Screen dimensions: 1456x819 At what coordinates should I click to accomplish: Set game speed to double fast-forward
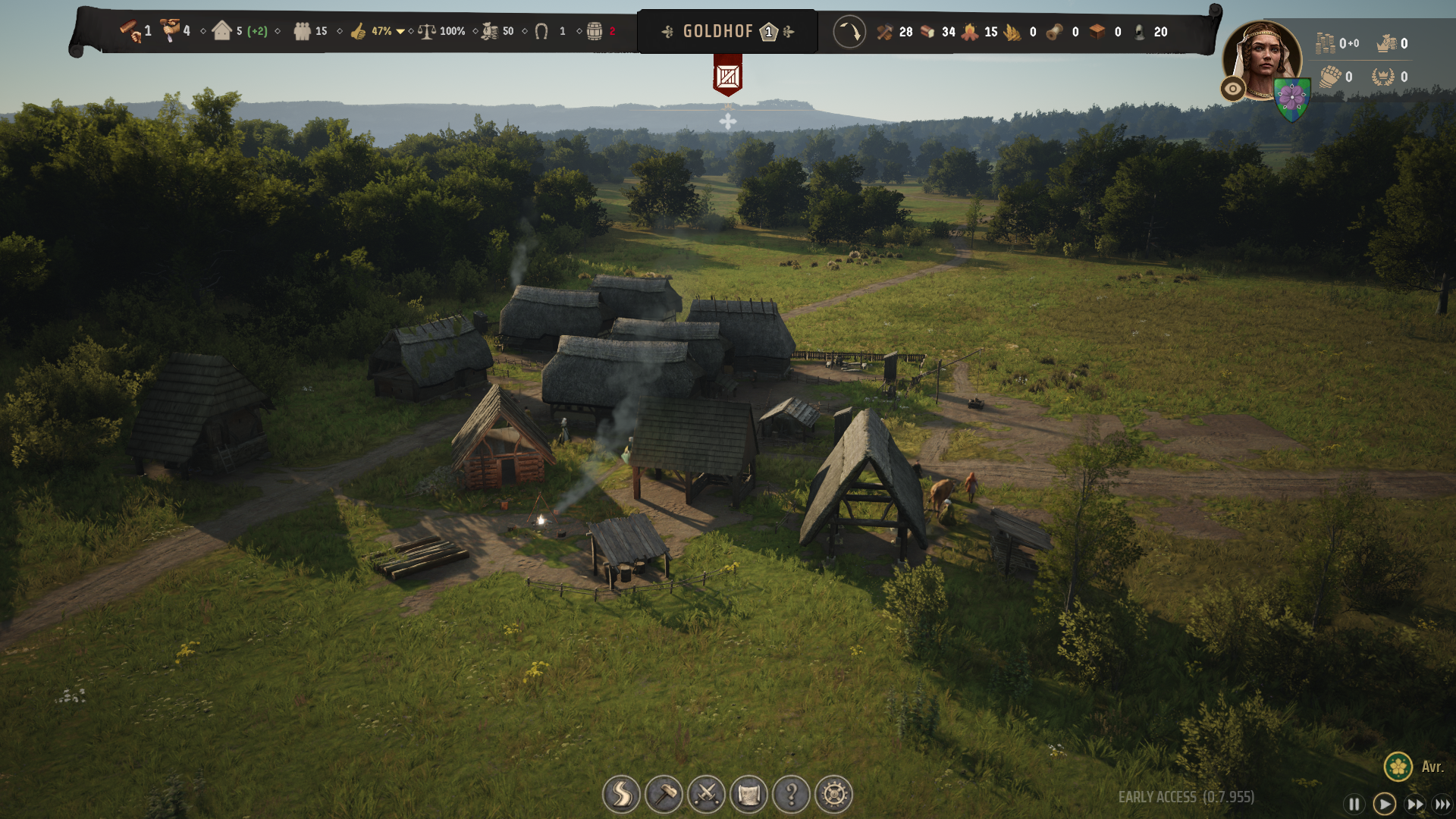pyautogui.click(x=1414, y=804)
